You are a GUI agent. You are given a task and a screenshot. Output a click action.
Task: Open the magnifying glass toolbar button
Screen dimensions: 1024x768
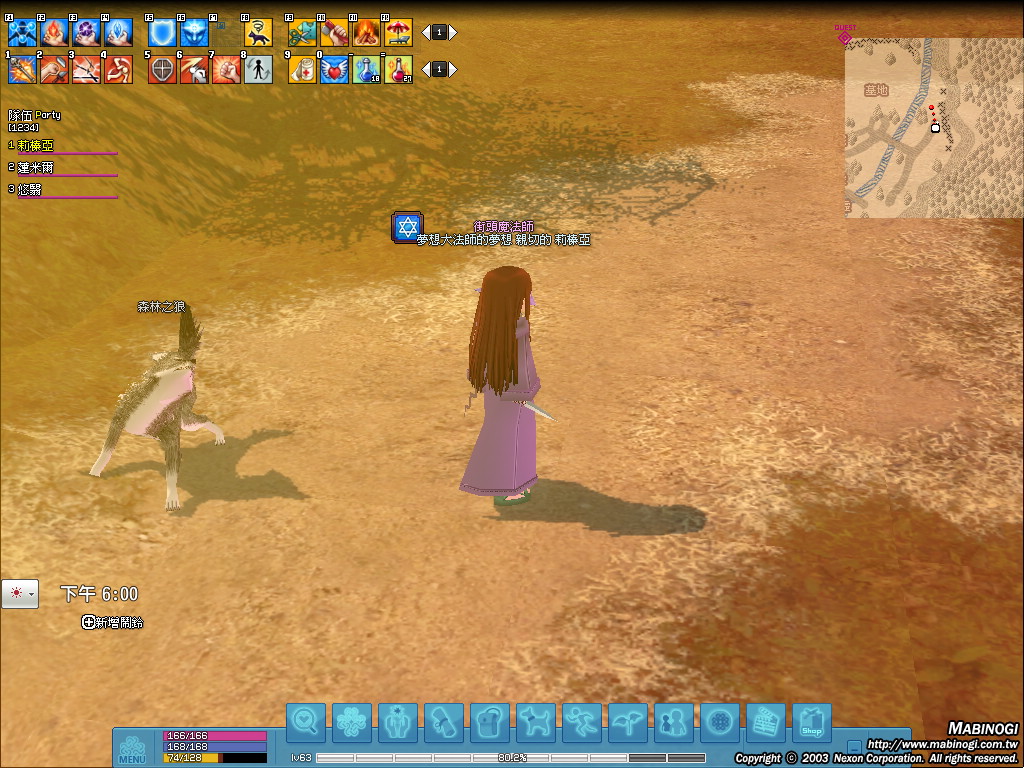click(x=305, y=723)
